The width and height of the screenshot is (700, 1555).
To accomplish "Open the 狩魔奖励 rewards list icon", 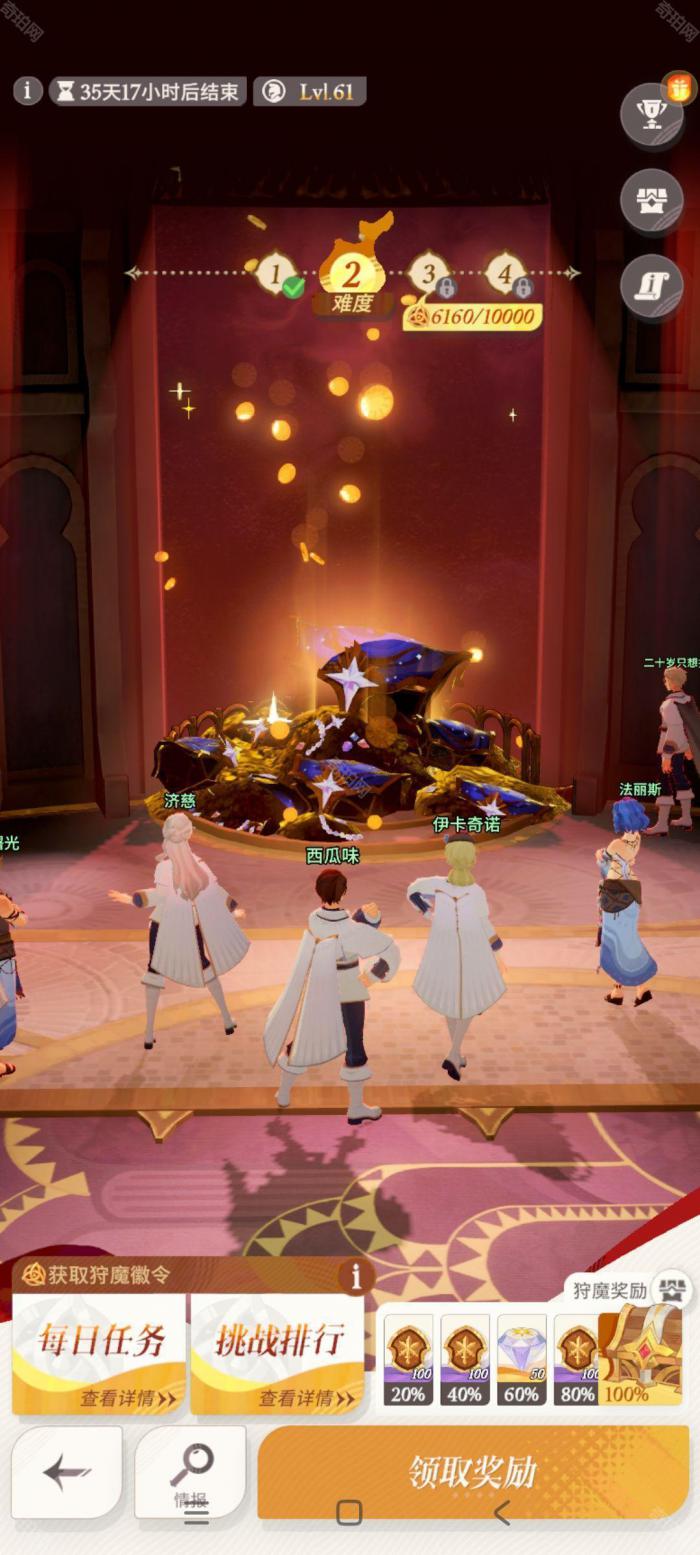I will pos(672,1289).
